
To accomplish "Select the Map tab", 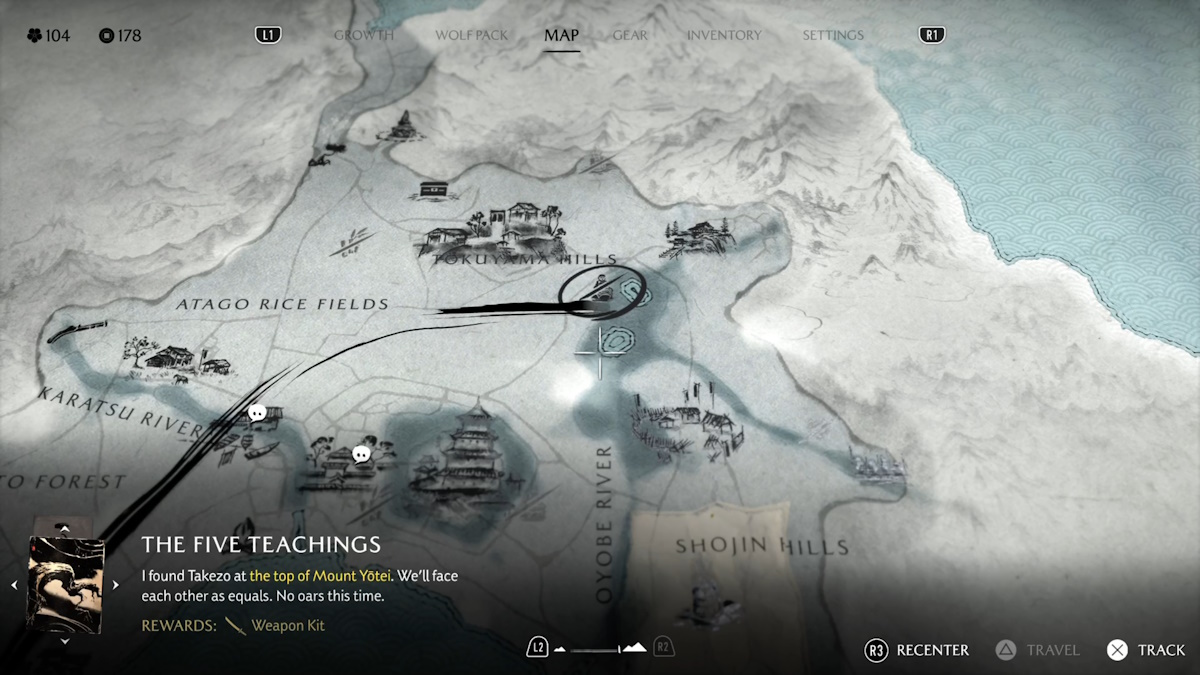I will [561, 35].
